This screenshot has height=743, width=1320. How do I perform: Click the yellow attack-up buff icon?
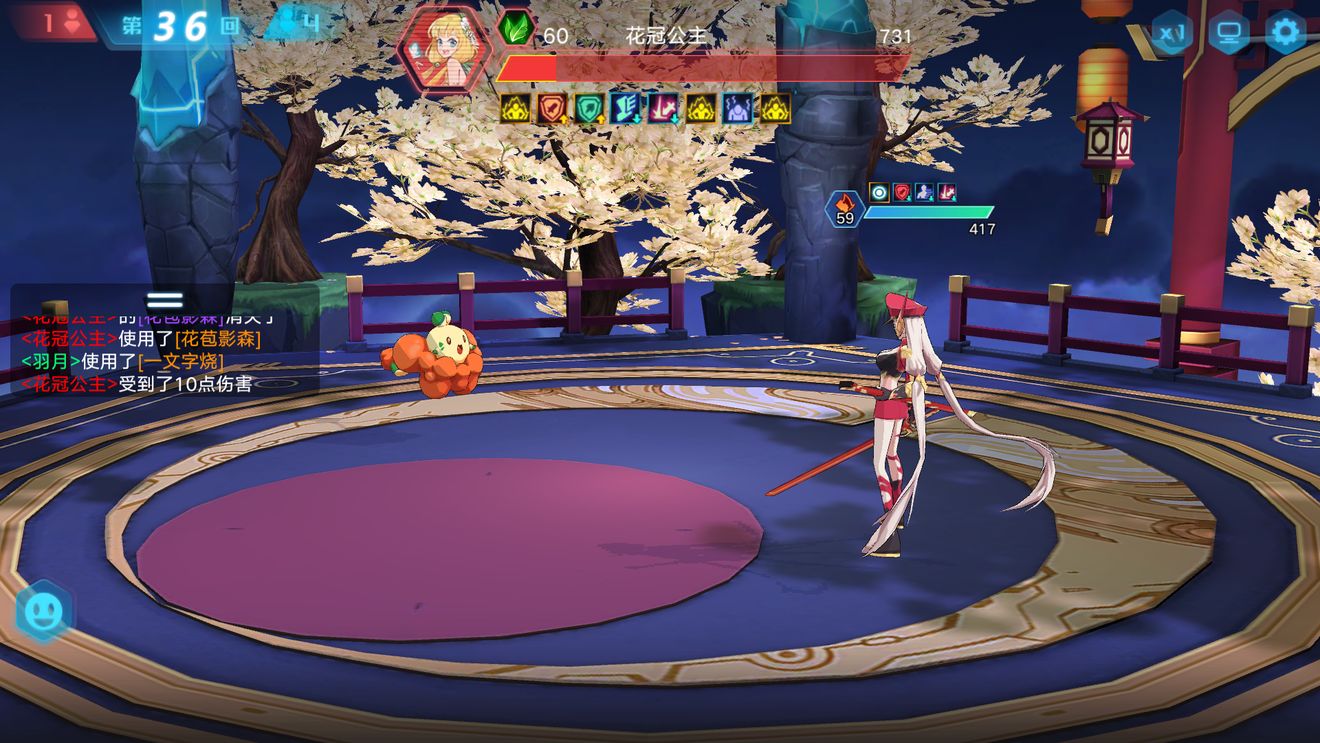pos(515,109)
